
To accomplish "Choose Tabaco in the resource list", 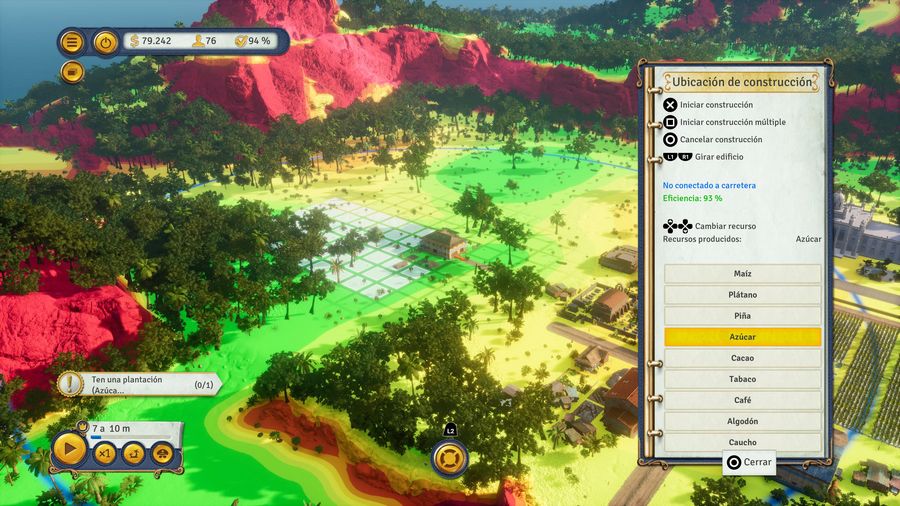I will click(x=742, y=379).
